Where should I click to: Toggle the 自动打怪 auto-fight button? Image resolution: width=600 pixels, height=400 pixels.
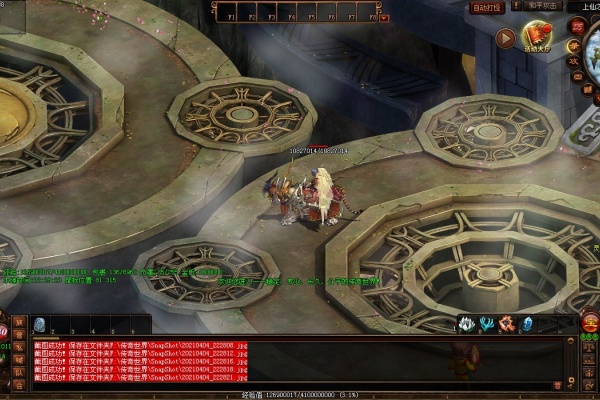[x=487, y=7]
